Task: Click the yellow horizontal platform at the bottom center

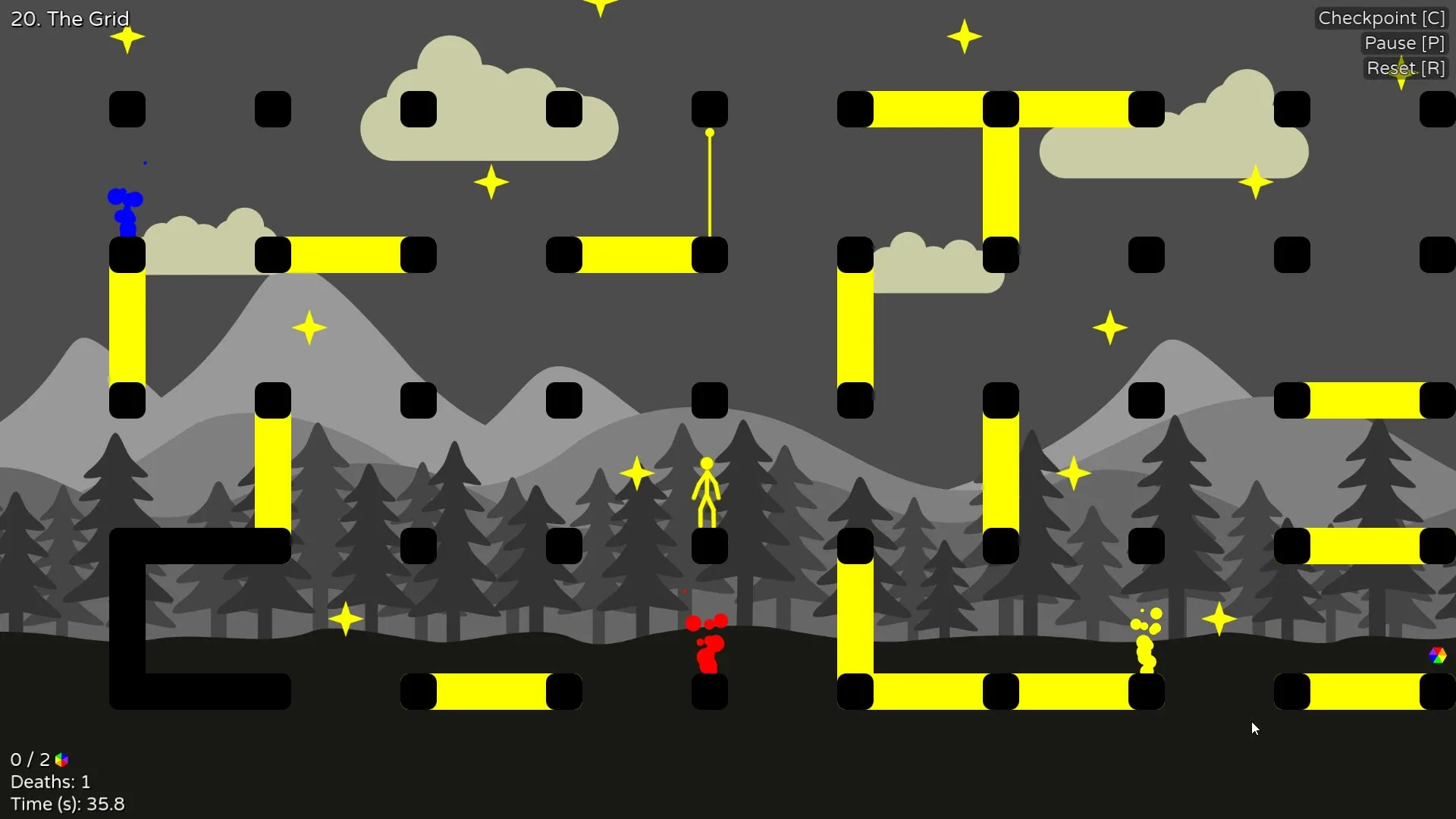Action: [x=493, y=692]
